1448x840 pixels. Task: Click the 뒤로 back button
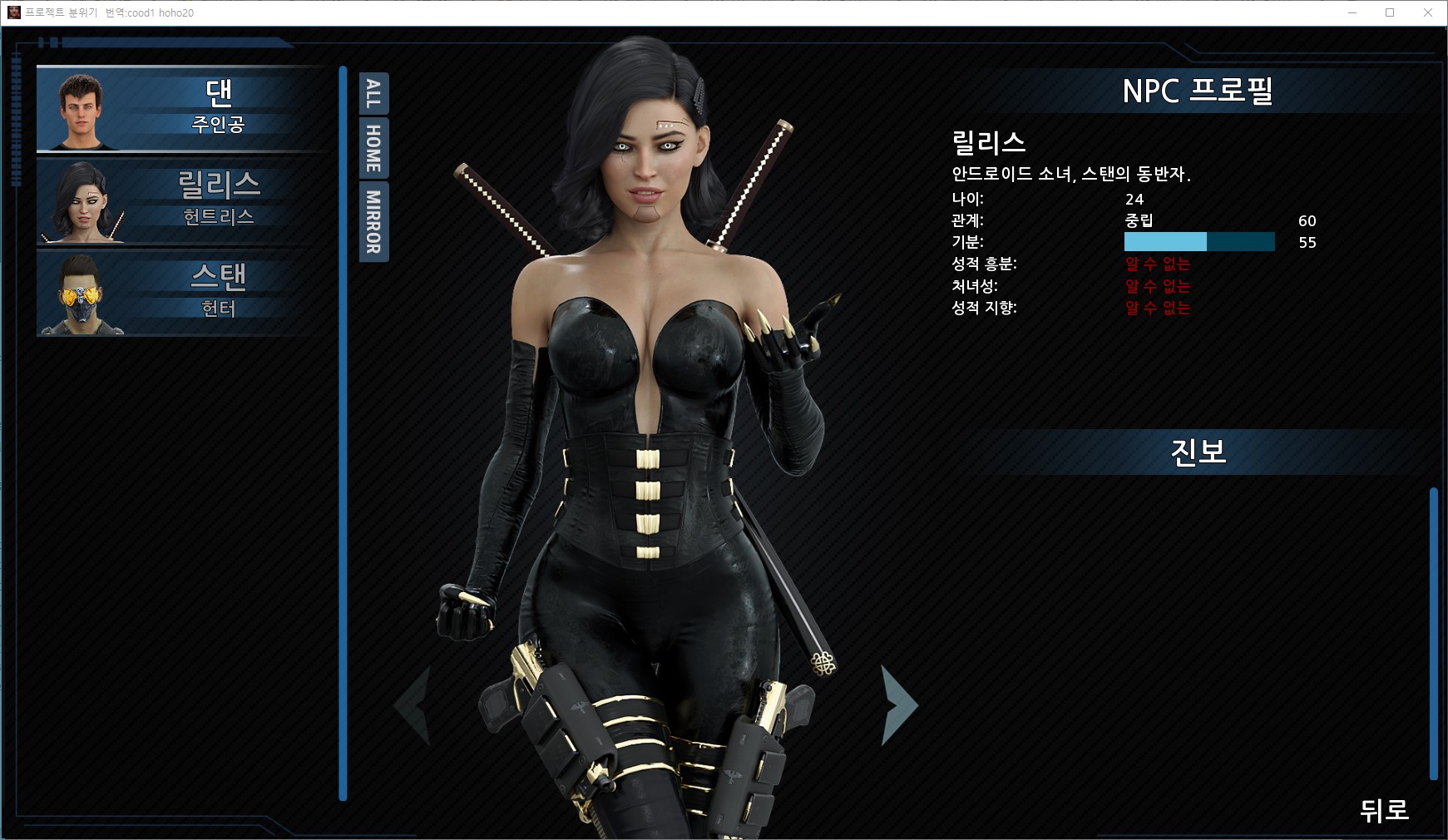click(1383, 809)
